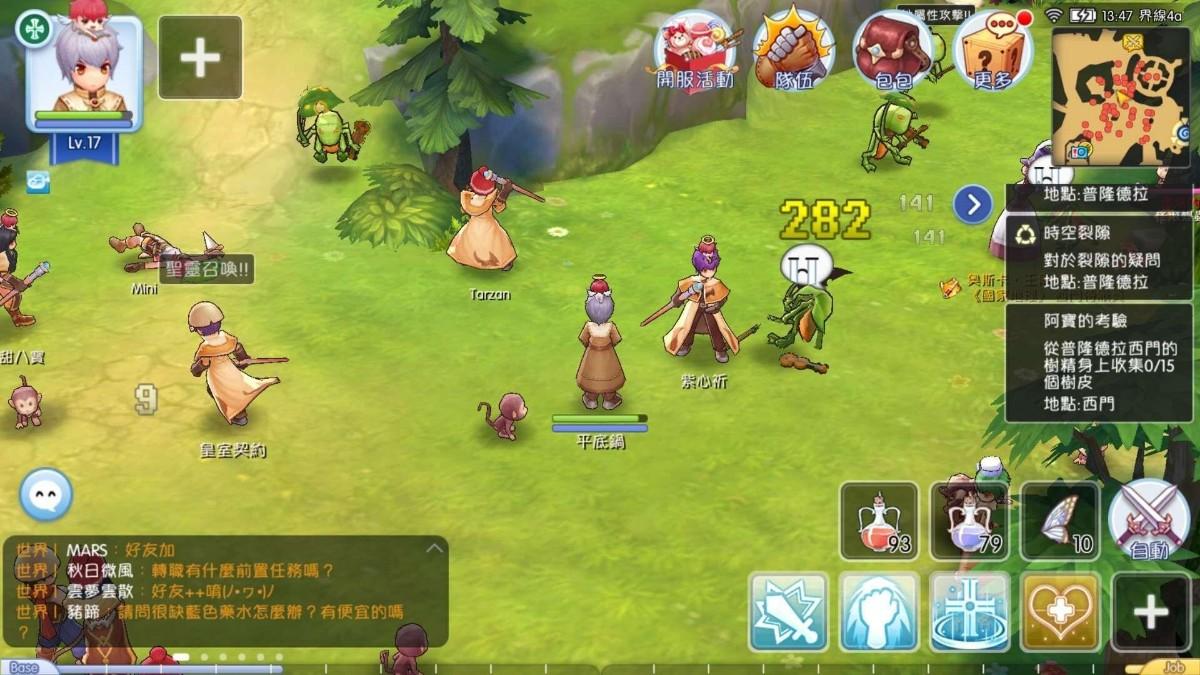Open the 隊伍 party menu

tap(794, 50)
